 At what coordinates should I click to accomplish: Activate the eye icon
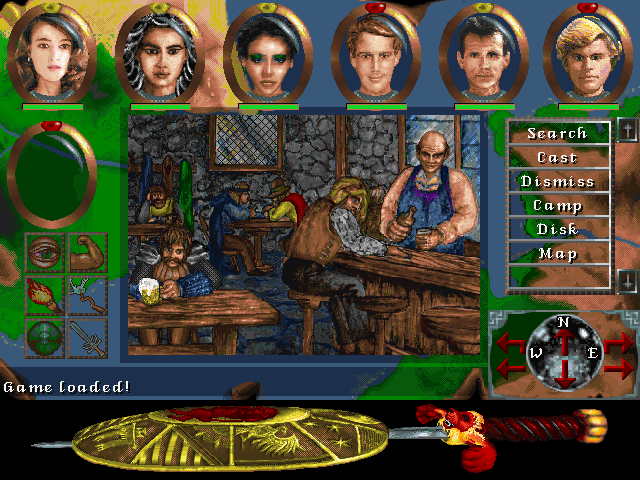(x=45, y=253)
